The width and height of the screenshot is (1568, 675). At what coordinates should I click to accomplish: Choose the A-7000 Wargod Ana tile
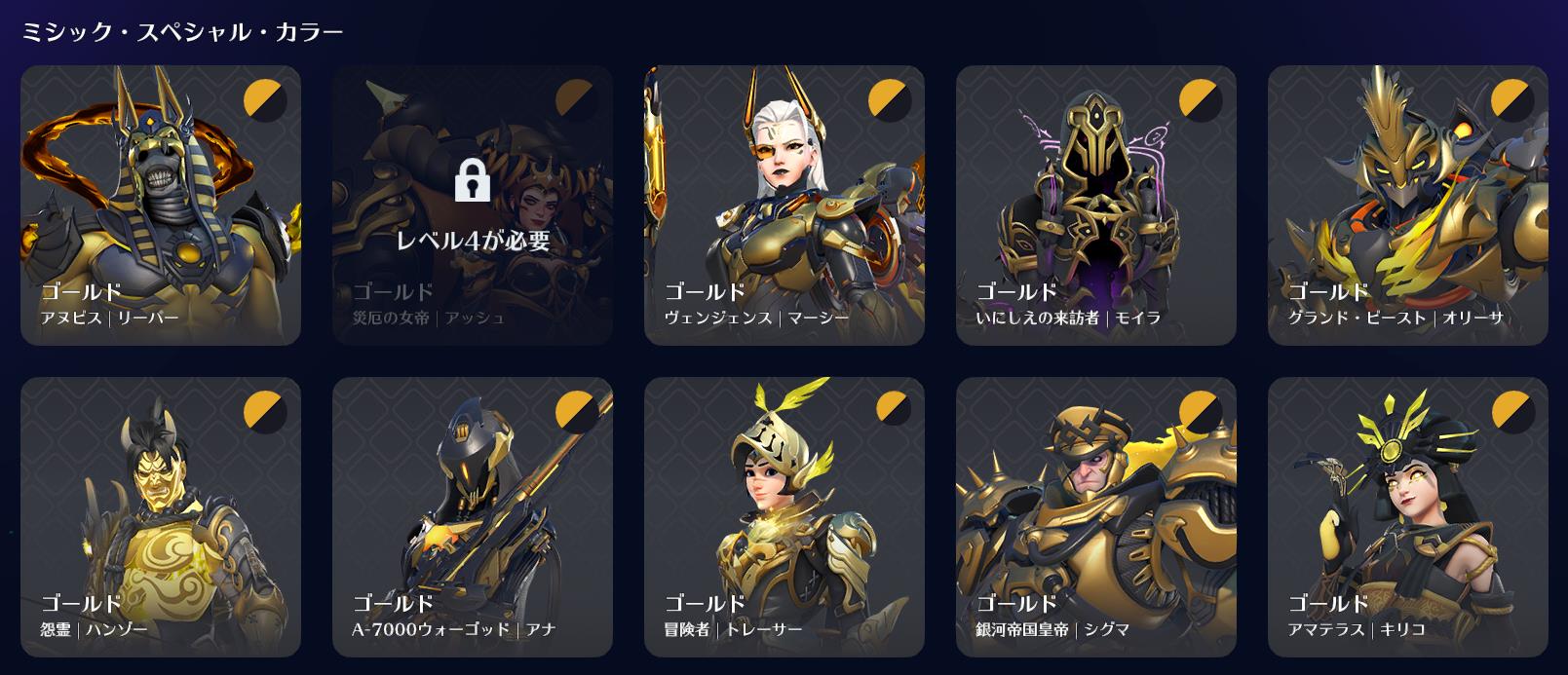tap(473, 517)
